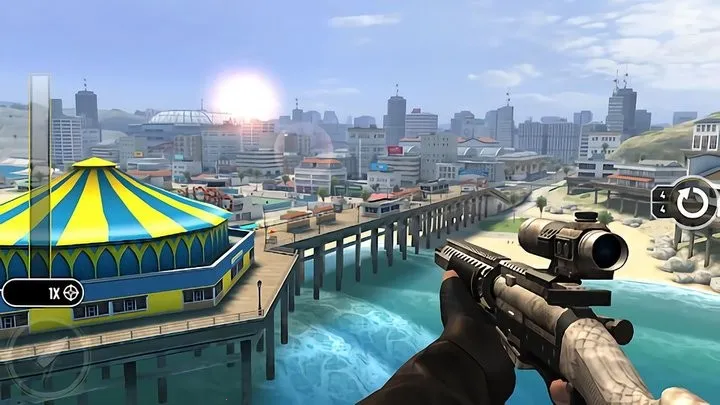The width and height of the screenshot is (720, 405).
Task: Click the vertical zoom slider bar
Action: (39, 175)
